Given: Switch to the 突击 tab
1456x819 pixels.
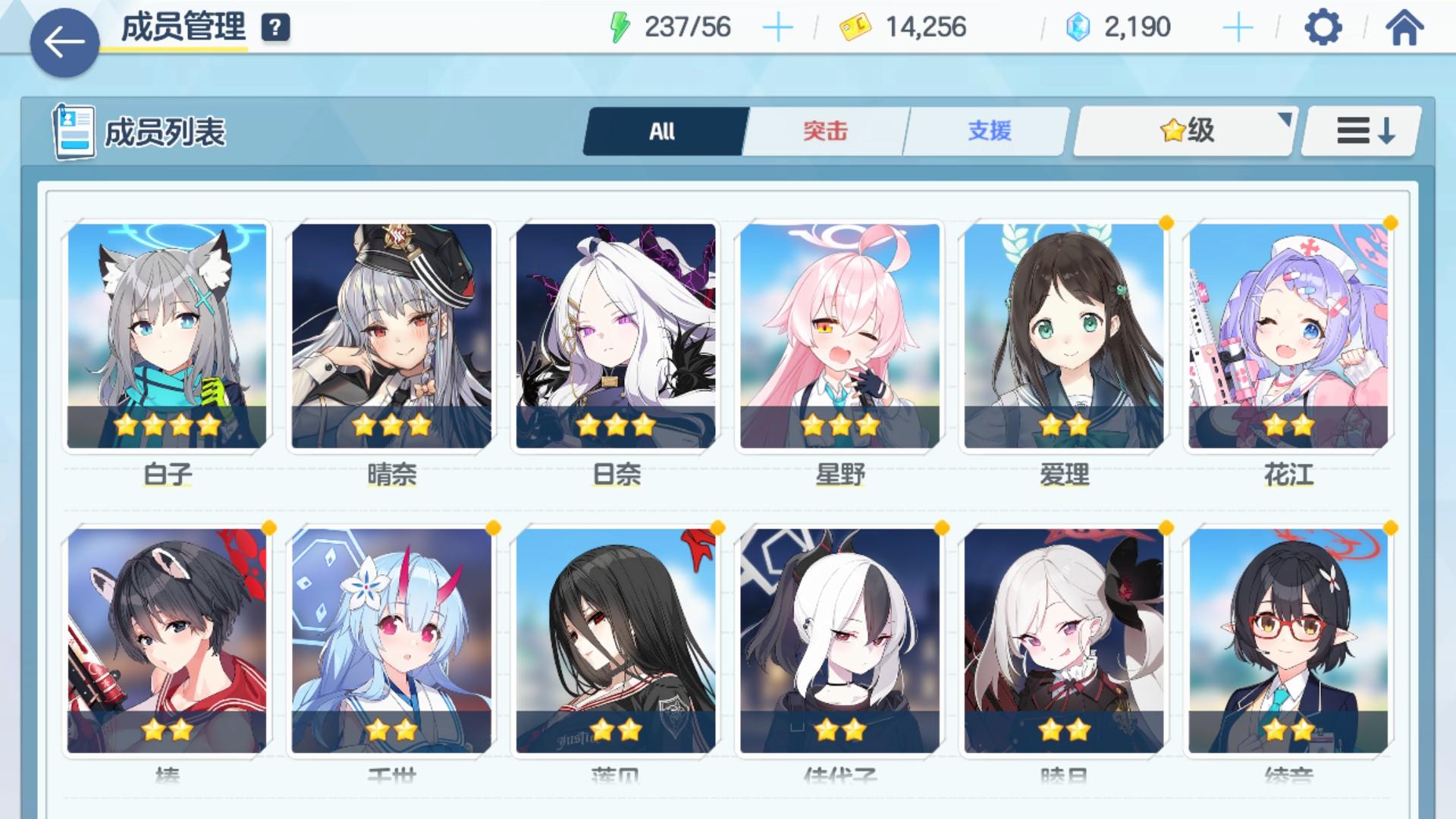Looking at the screenshot, I should tap(827, 130).
